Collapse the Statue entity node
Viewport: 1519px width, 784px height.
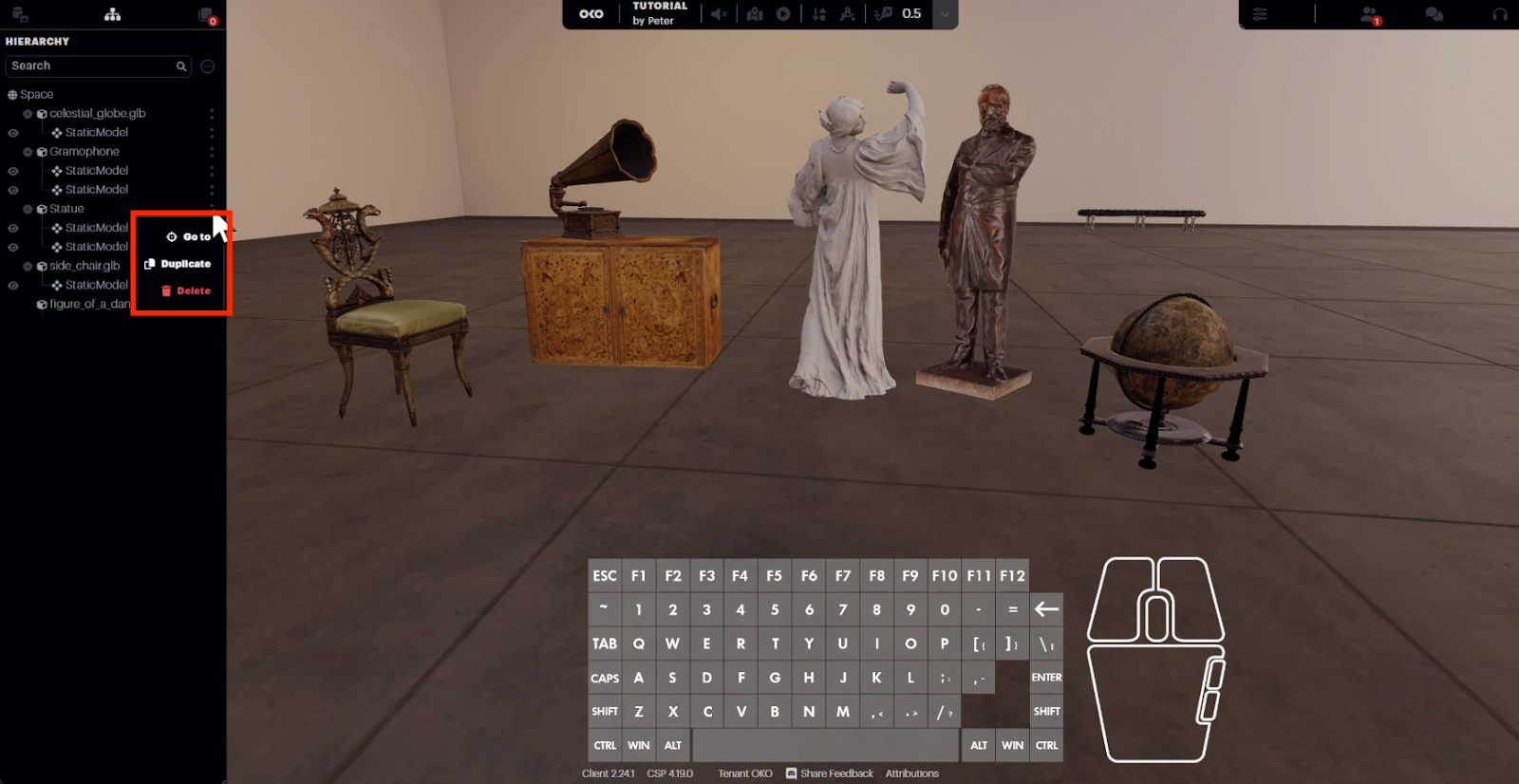tap(28, 209)
